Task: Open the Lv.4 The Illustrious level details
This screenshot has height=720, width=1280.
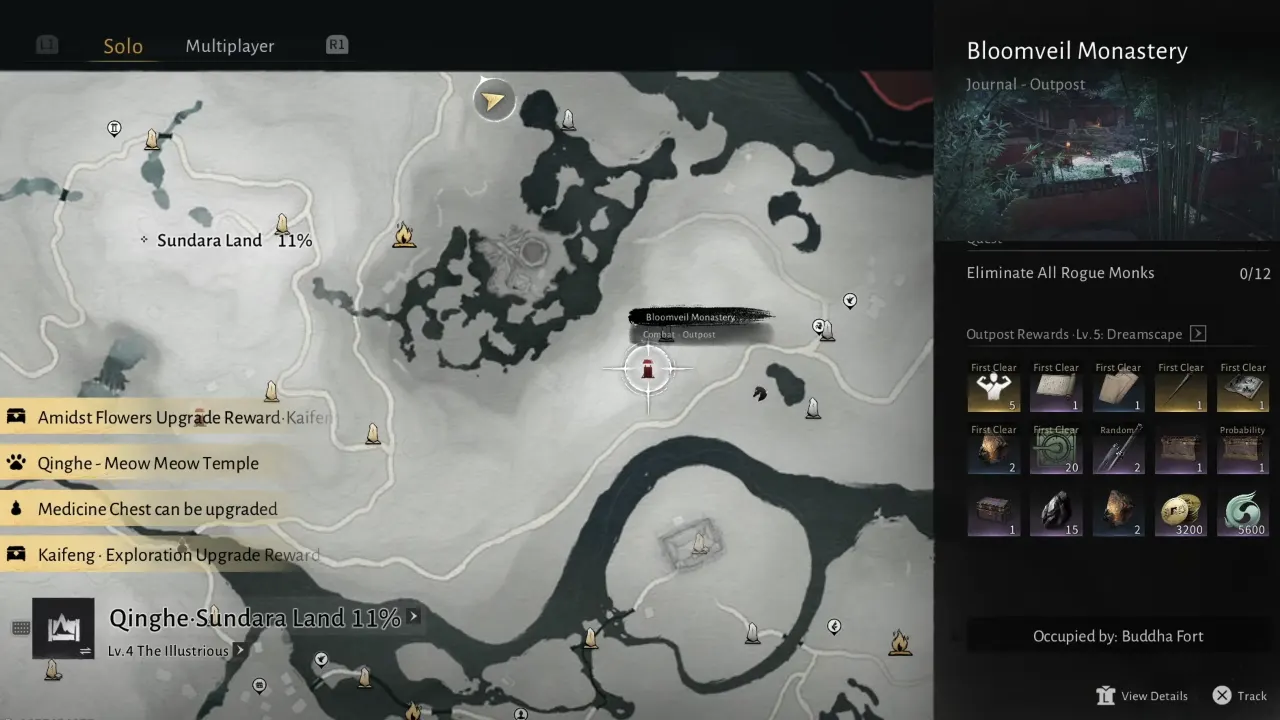Action: click(x=170, y=651)
